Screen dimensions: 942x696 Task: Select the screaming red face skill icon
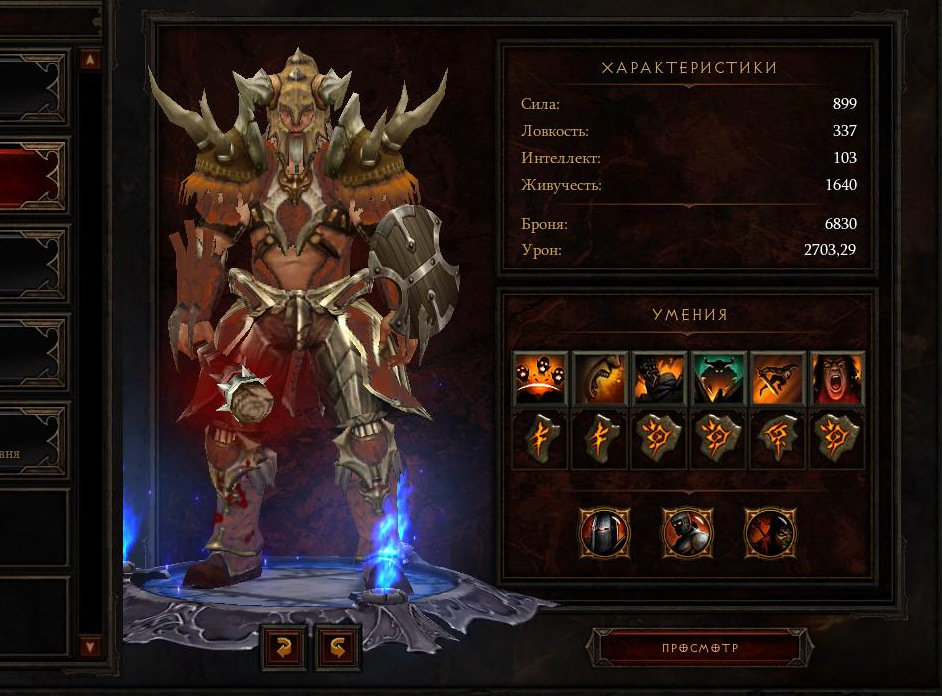click(x=837, y=378)
